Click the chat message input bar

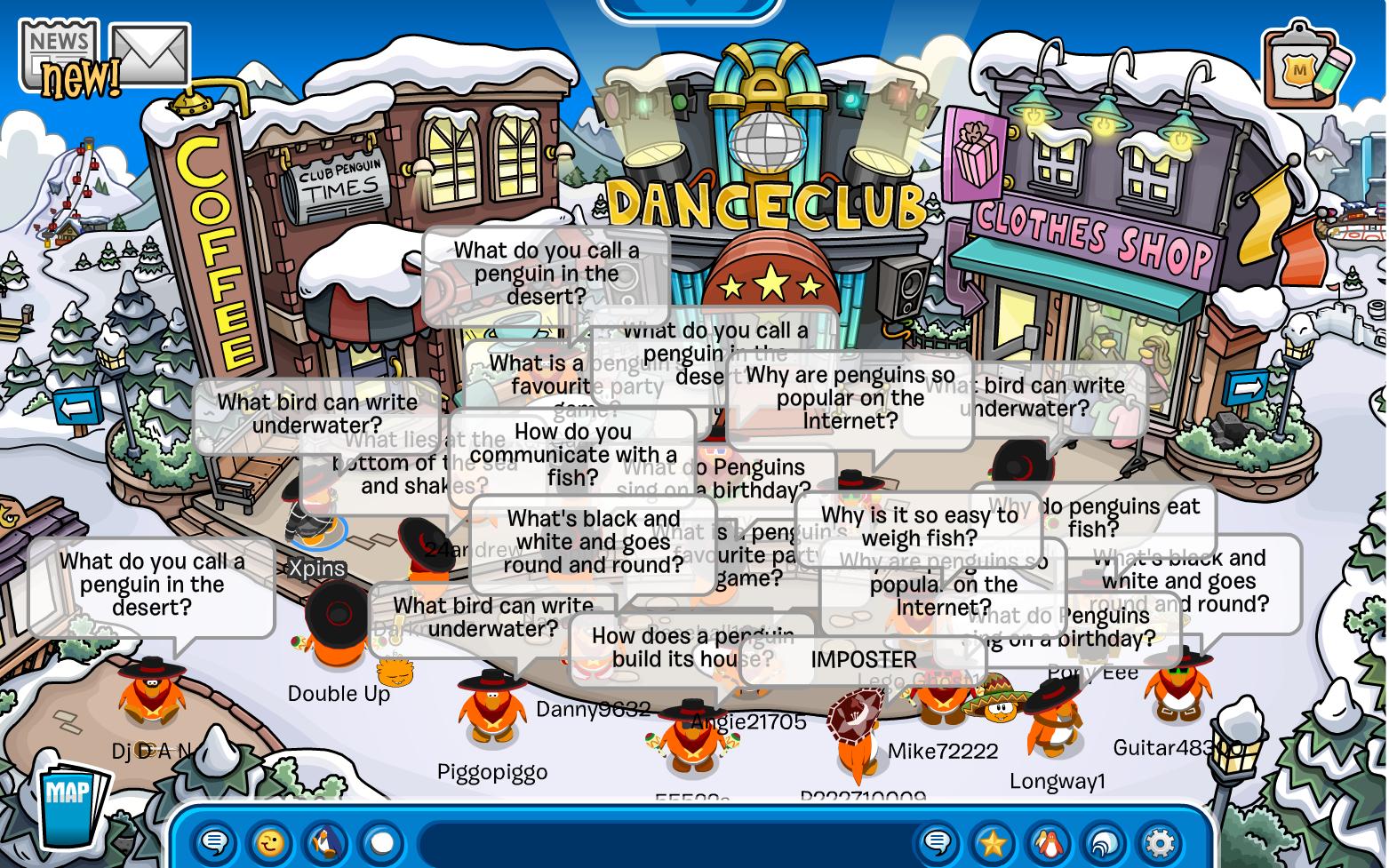click(x=667, y=841)
